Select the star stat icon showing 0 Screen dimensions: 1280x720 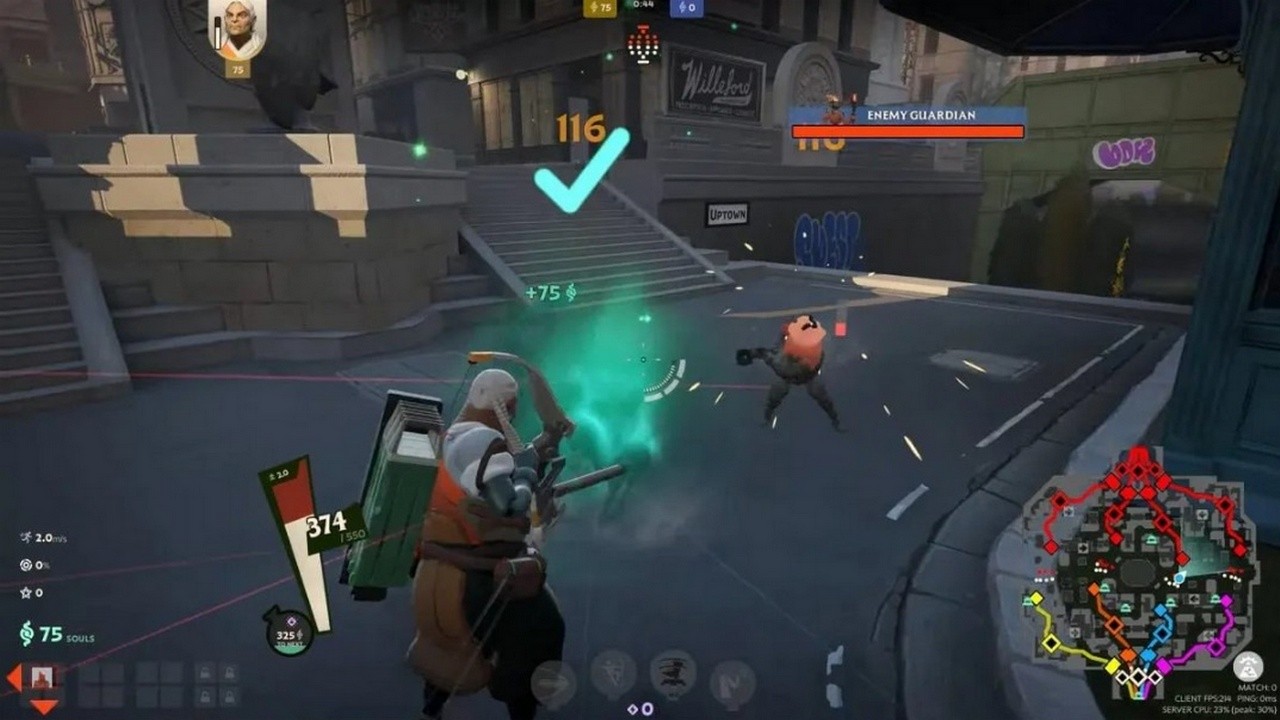27,593
